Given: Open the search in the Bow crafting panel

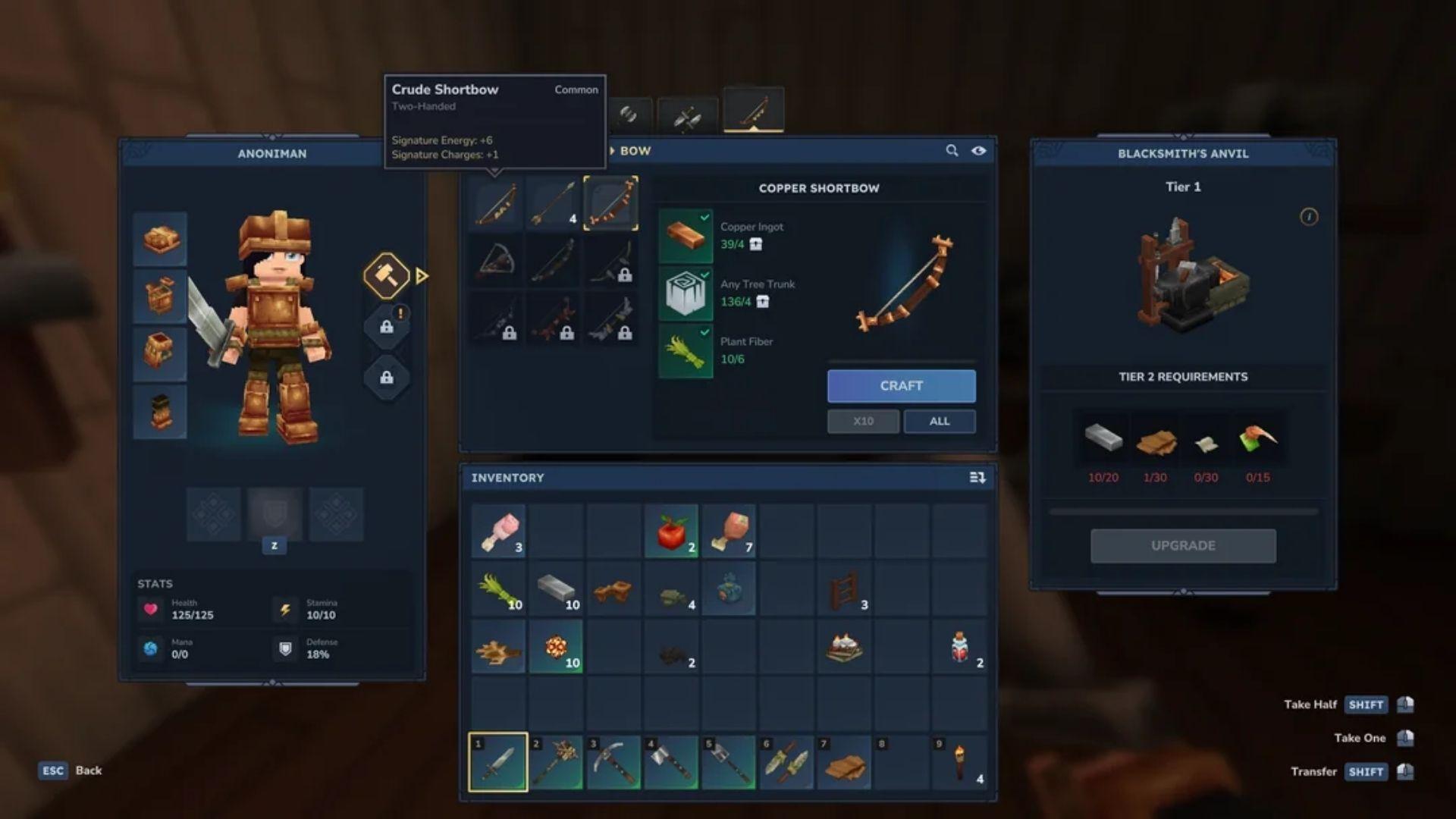Looking at the screenshot, I should [x=952, y=151].
